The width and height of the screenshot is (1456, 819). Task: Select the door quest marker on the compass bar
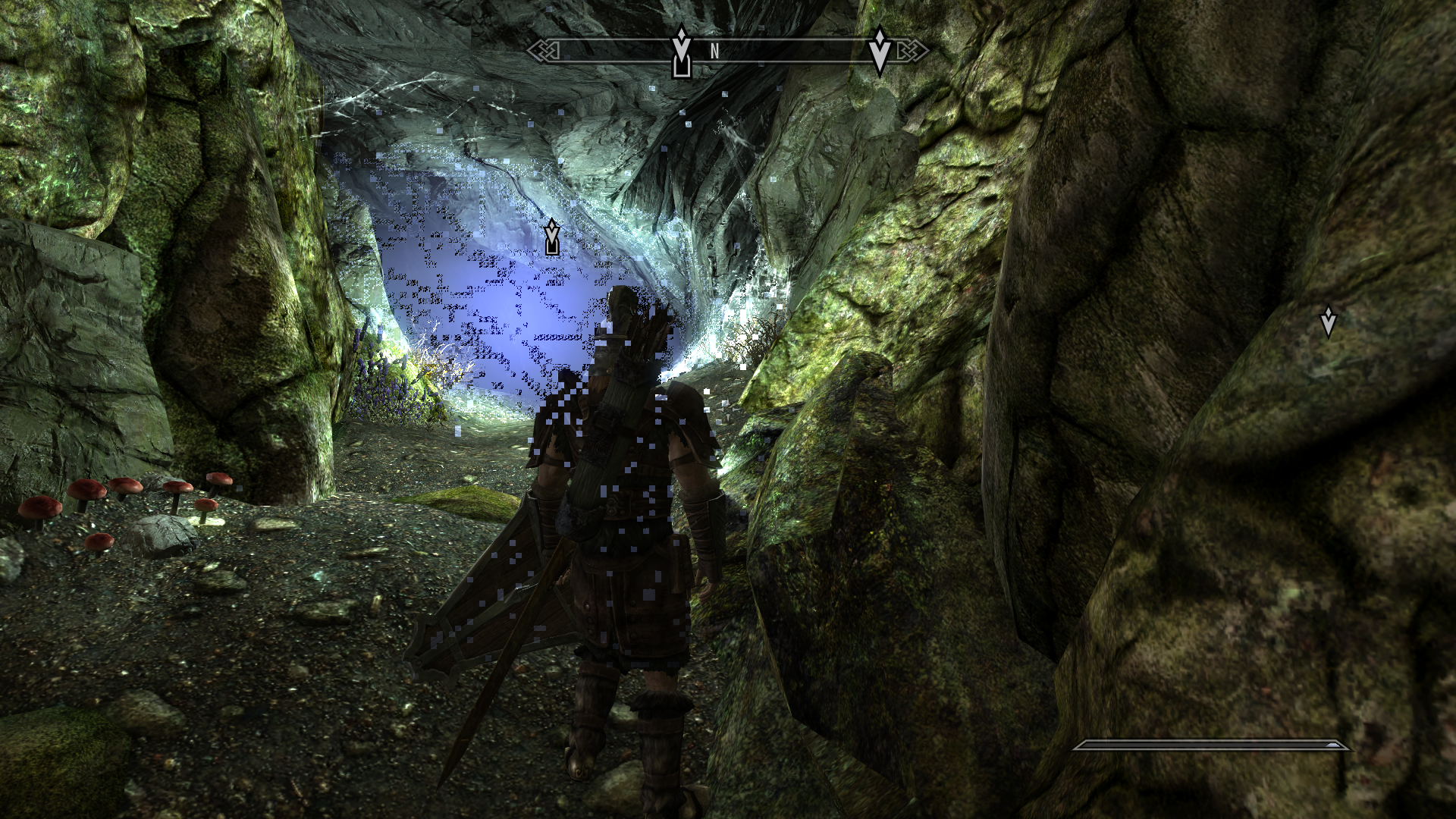[x=682, y=53]
